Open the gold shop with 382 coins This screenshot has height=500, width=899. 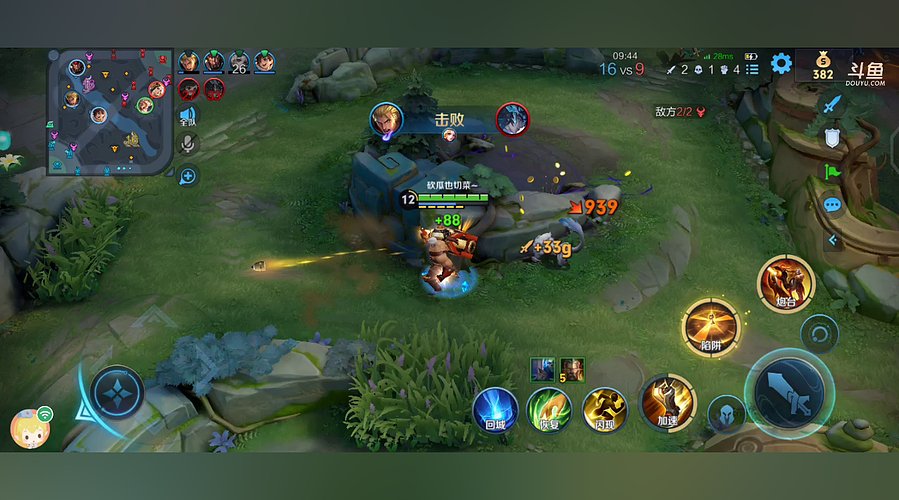click(822, 67)
